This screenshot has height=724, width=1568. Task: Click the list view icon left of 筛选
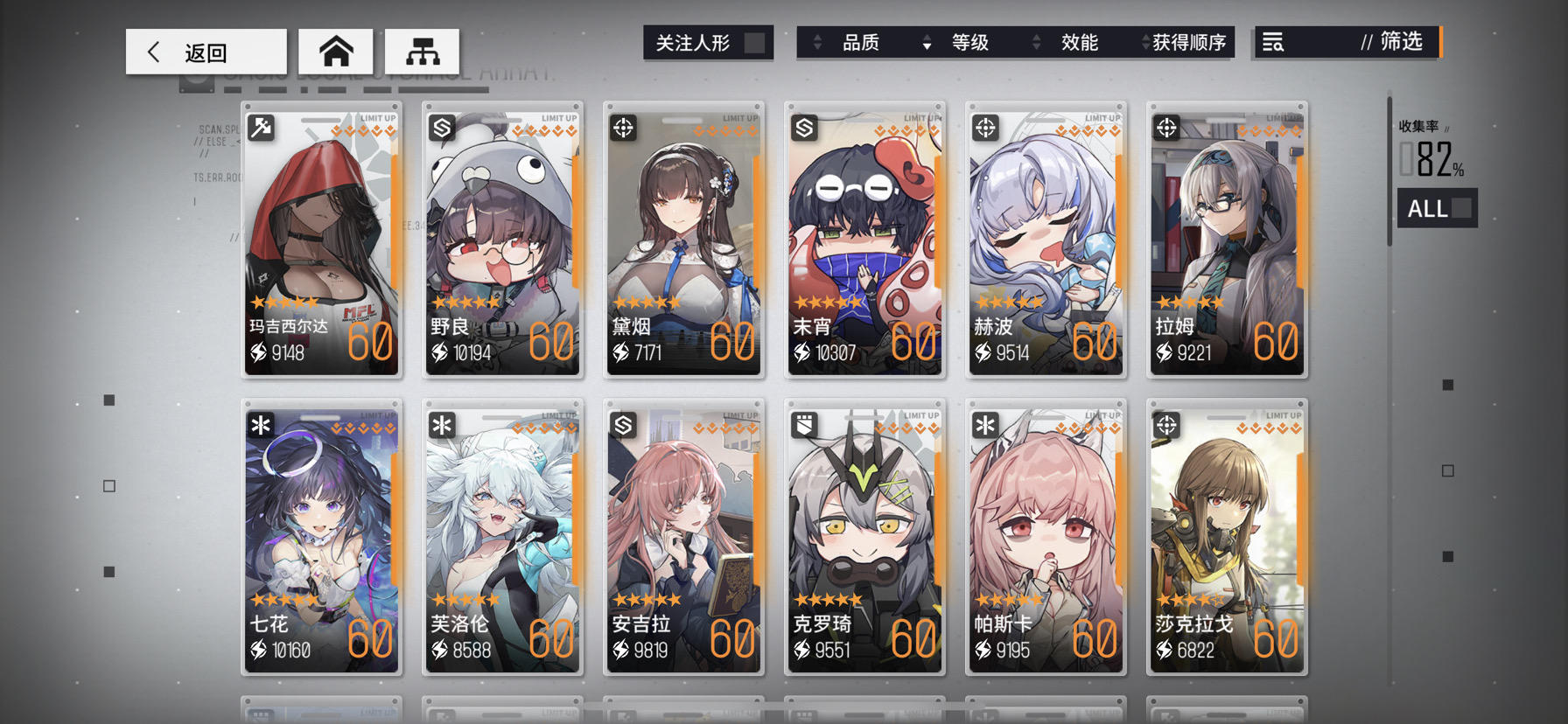tap(1275, 42)
